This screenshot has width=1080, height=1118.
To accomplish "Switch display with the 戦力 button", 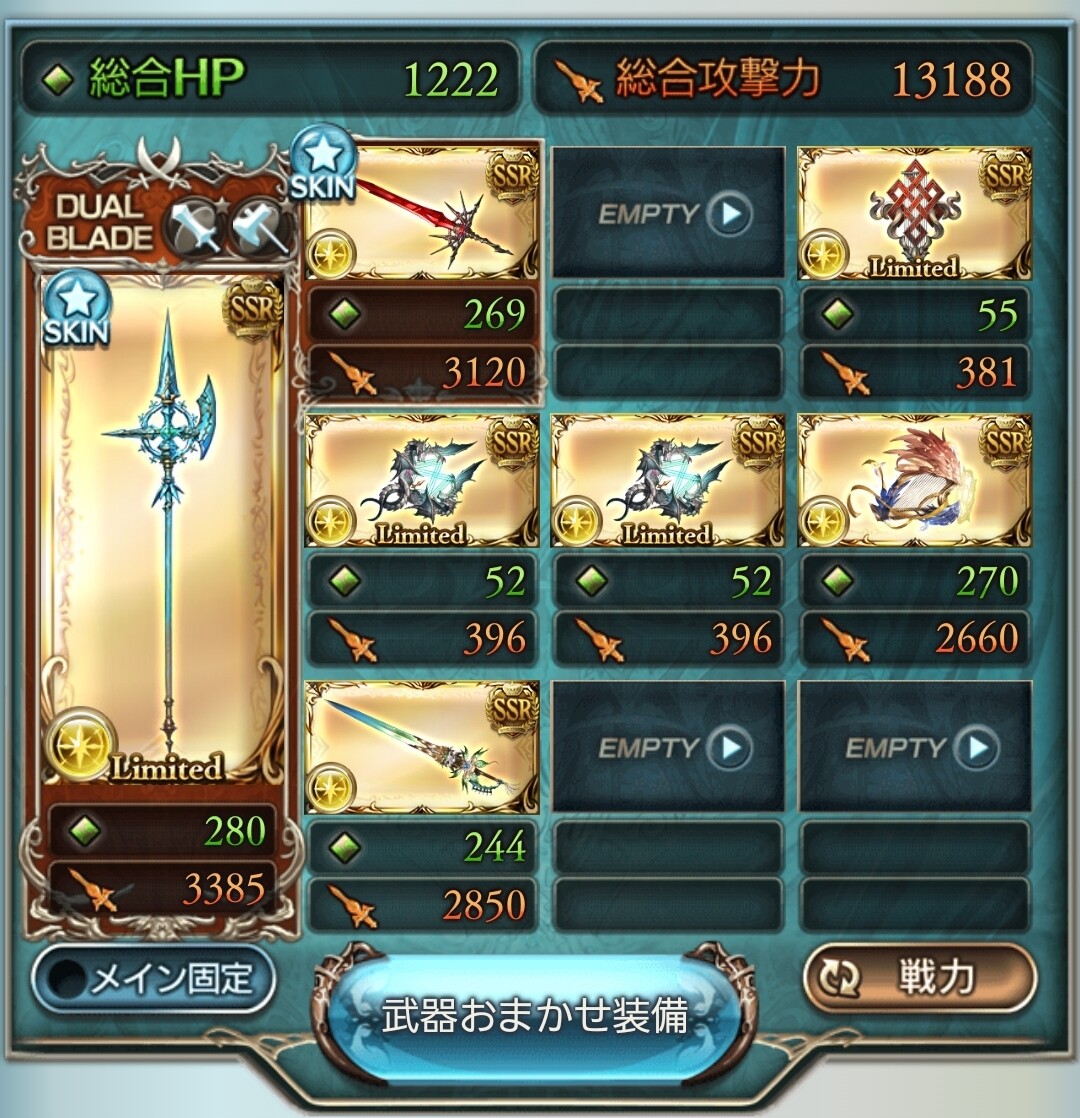I will tap(918, 979).
